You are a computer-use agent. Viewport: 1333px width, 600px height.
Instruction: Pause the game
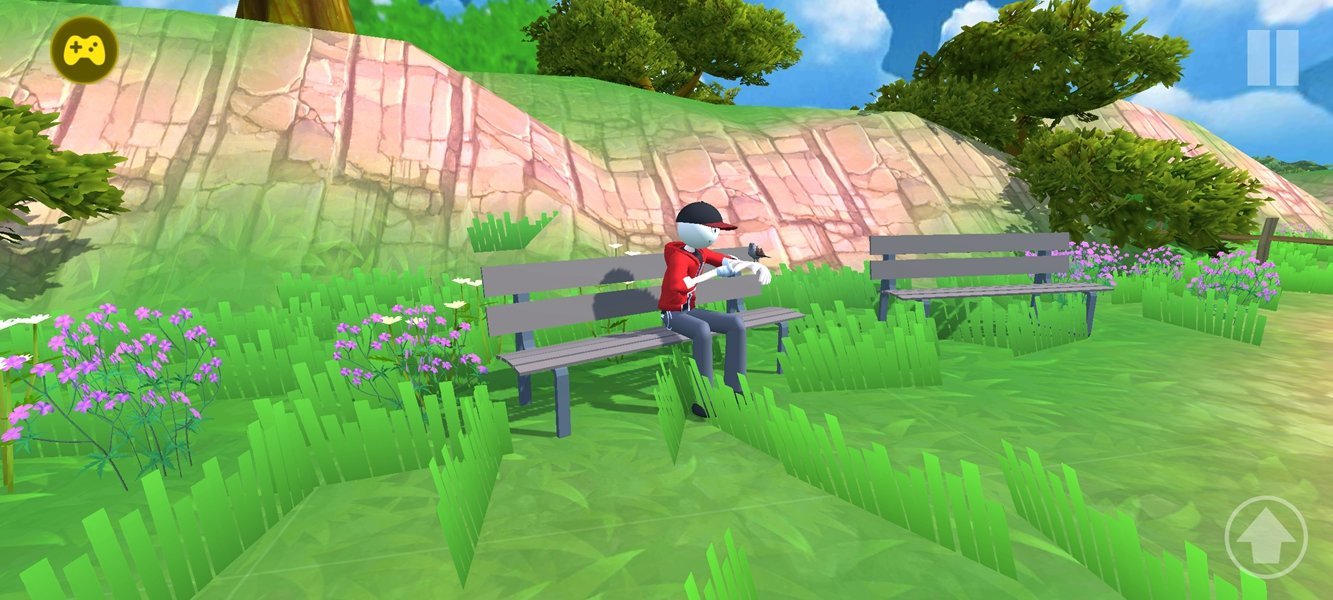pos(1272,57)
